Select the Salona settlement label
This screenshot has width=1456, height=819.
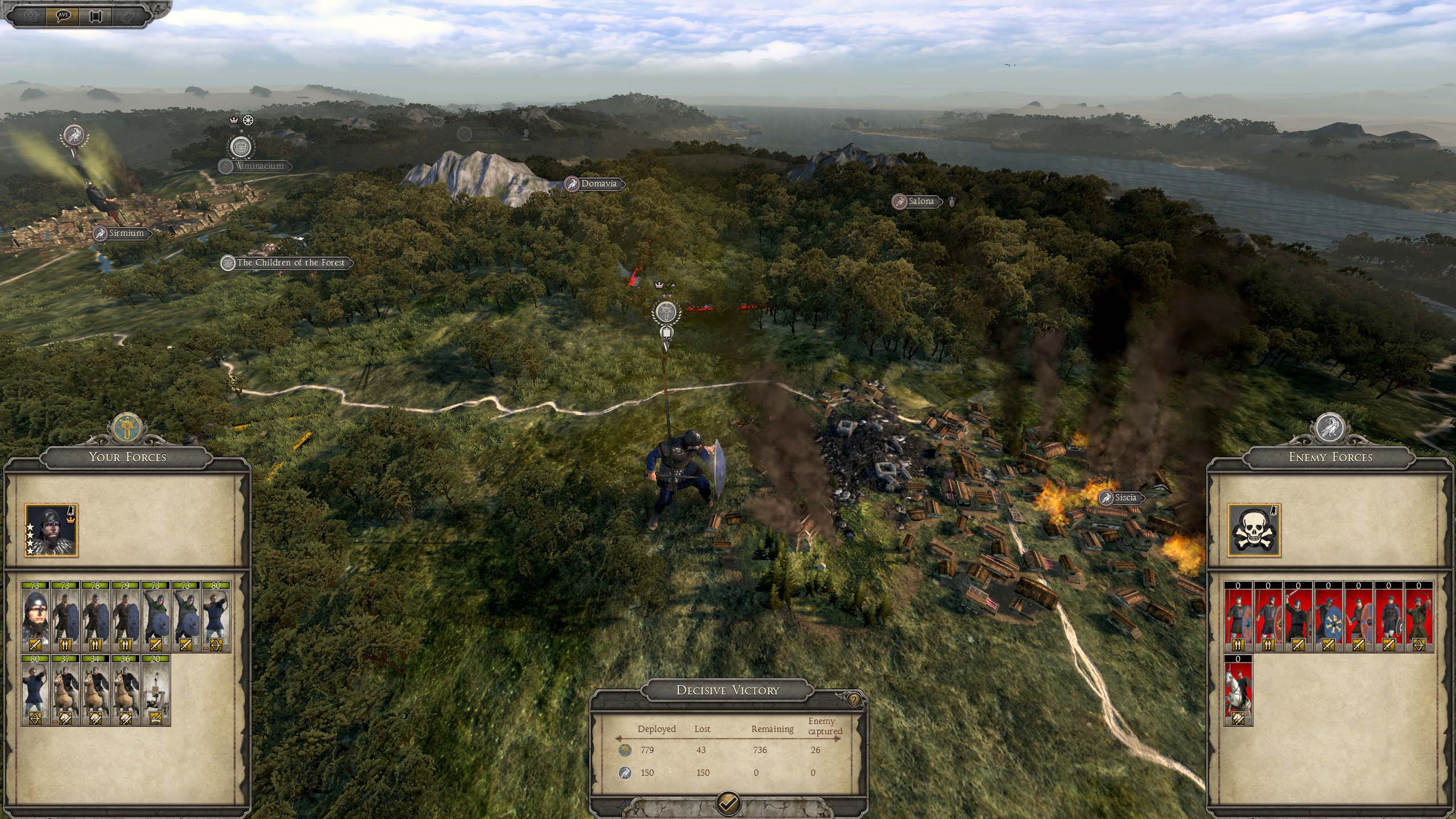[920, 201]
